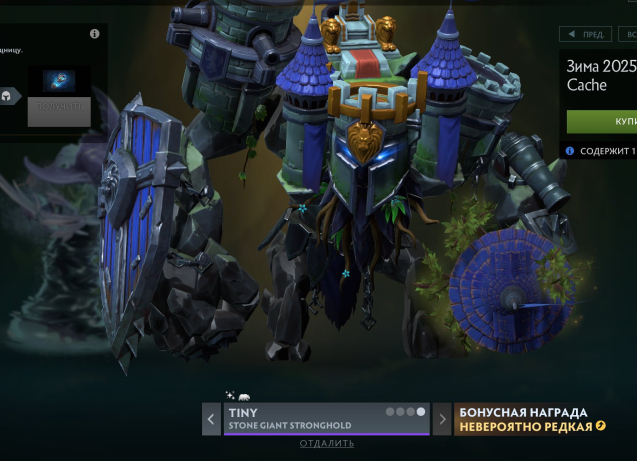Open the yellow question mark rarity help
Screen dimensions: 637x461
pos(601,427)
